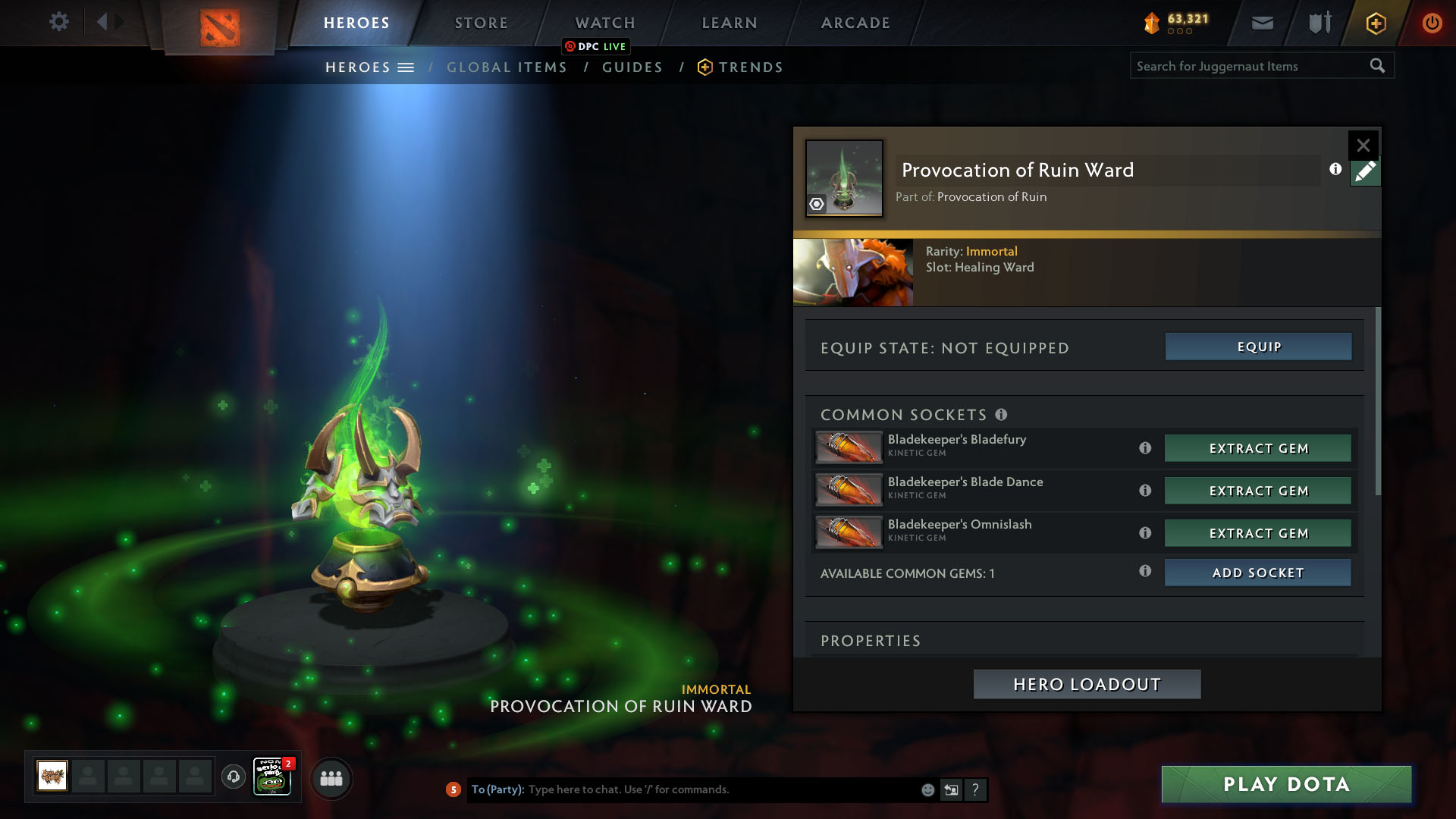Viewport: 1456px width, 819px height.
Task: Add a socket to the item
Action: tap(1258, 573)
